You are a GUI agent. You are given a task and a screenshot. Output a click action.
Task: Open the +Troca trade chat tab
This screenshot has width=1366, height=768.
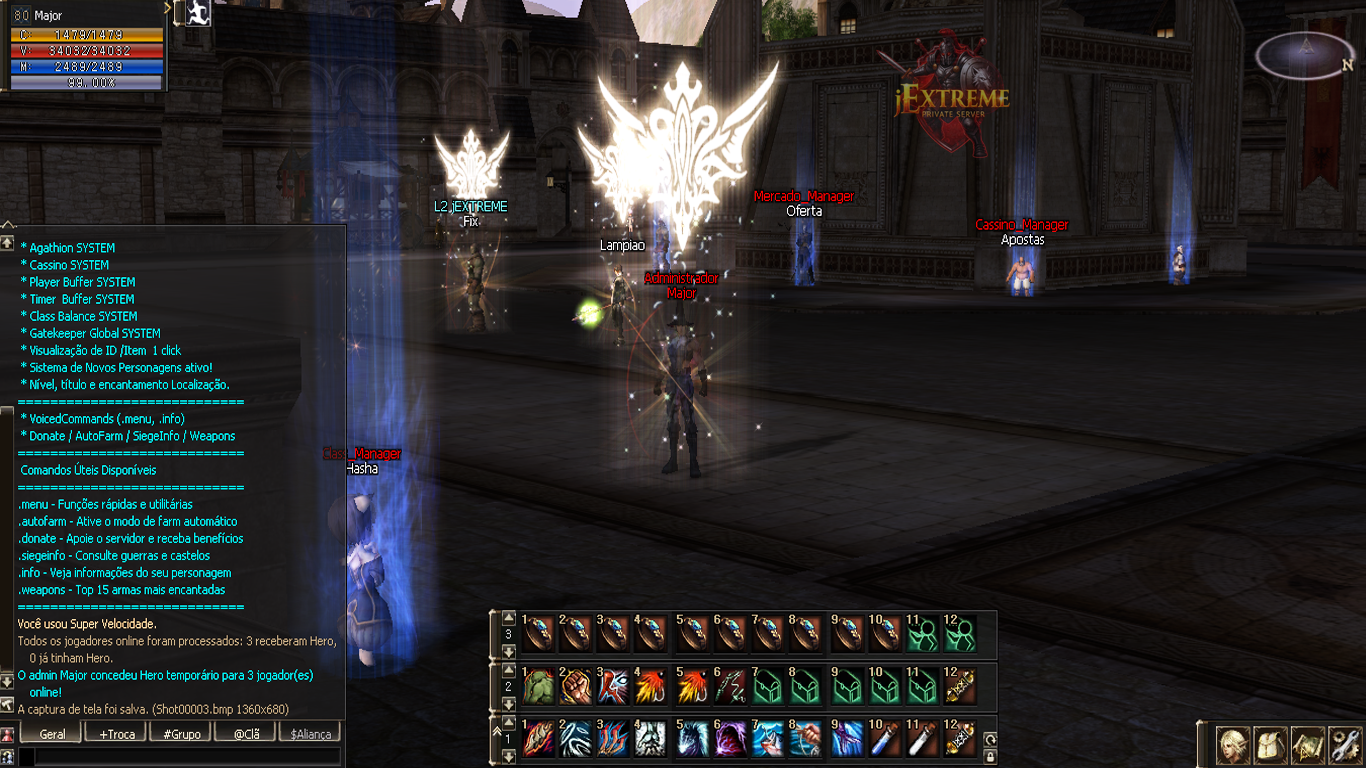point(117,733)
